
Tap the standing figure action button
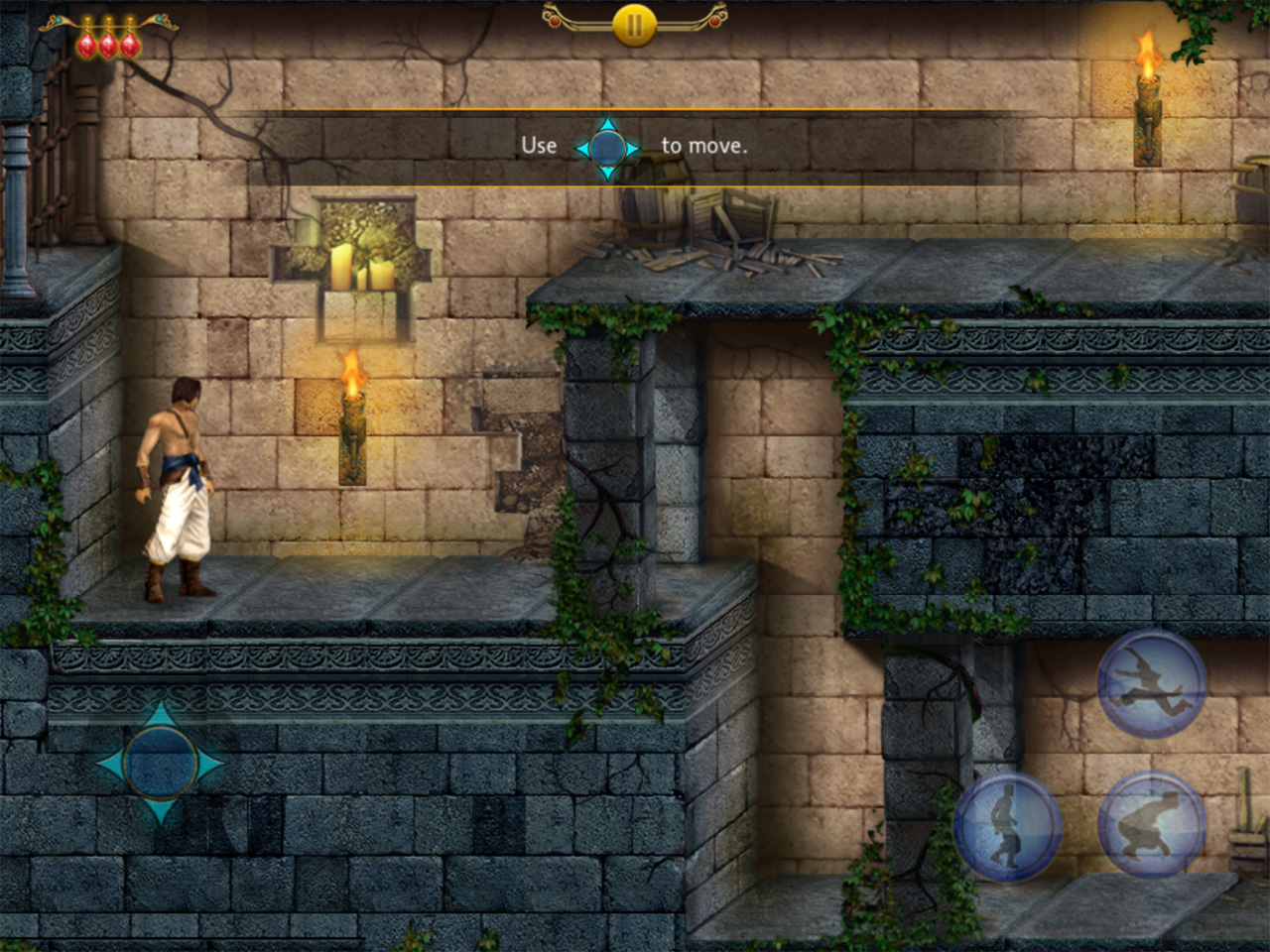(1007, 825)
